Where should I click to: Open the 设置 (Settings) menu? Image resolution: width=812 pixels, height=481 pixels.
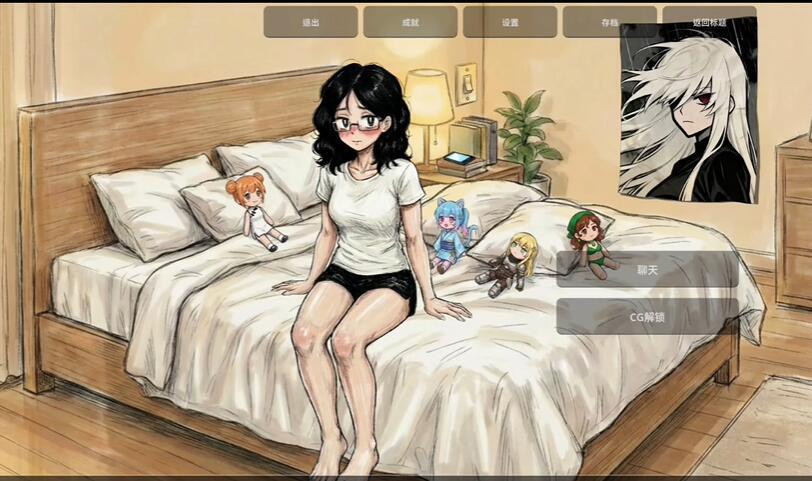[510, 22]
